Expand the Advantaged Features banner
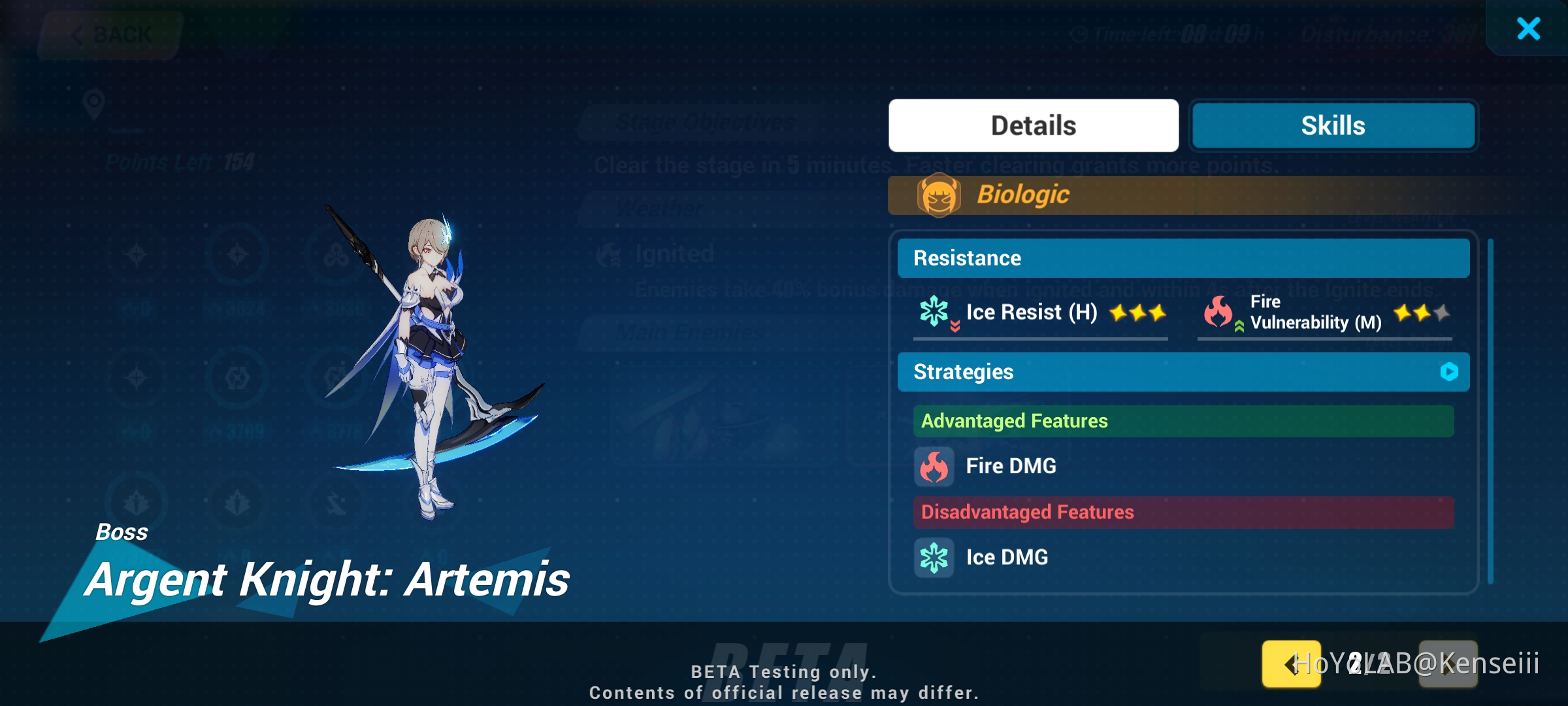The width and height of the screenshot is (1568, 706). [x=1183, y=421]
